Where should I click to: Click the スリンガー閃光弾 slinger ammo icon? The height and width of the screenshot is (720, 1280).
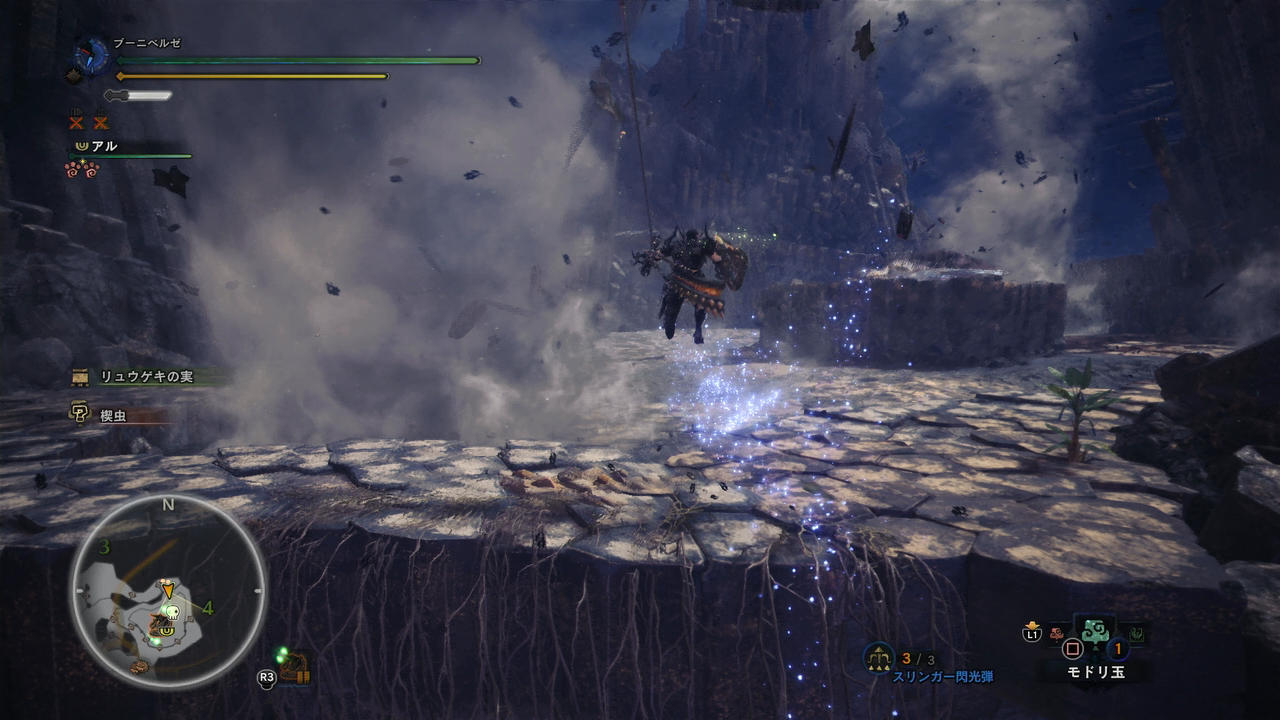[x=878, y=658]
